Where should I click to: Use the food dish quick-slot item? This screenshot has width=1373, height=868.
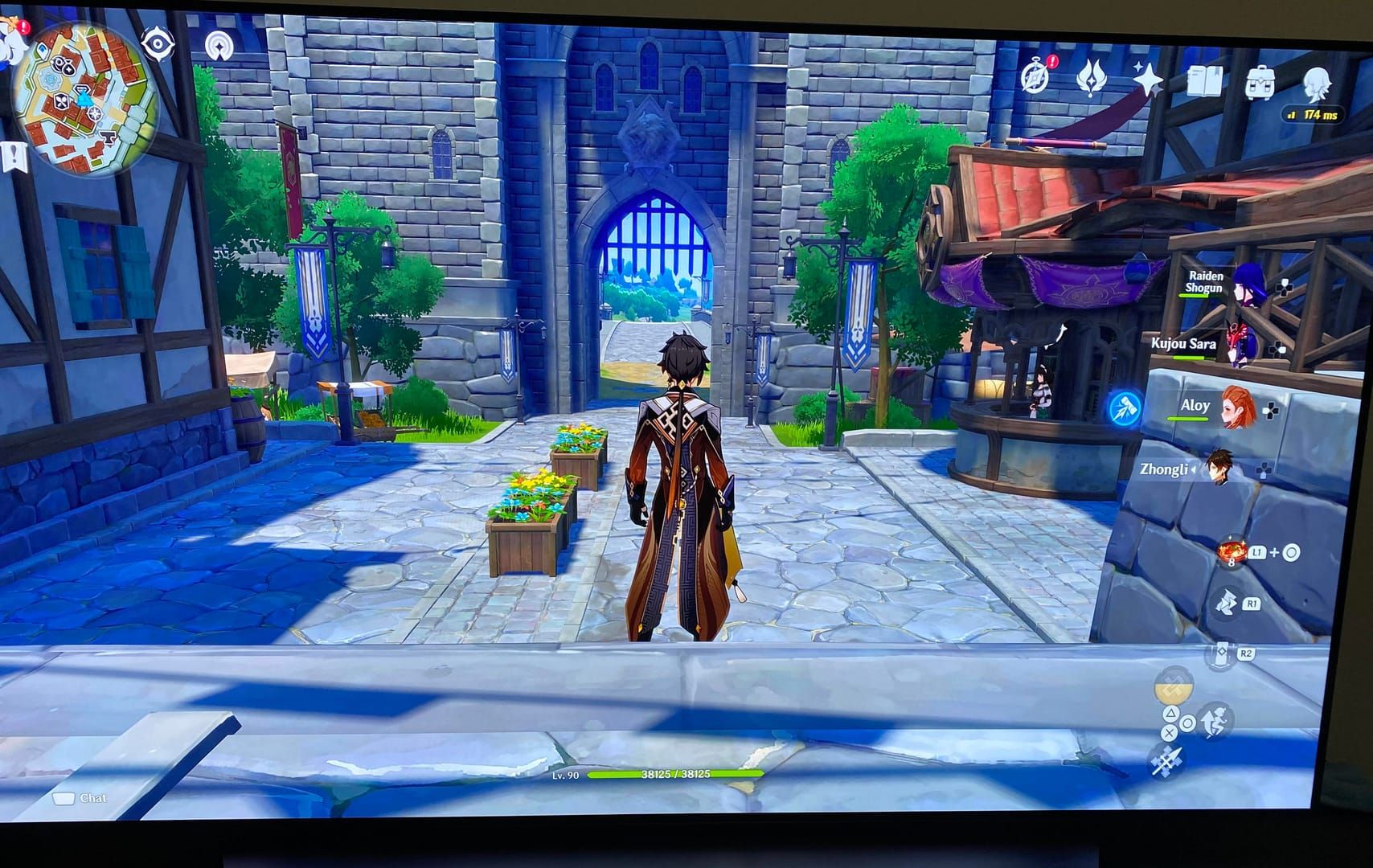click(x=1231, y=553)
